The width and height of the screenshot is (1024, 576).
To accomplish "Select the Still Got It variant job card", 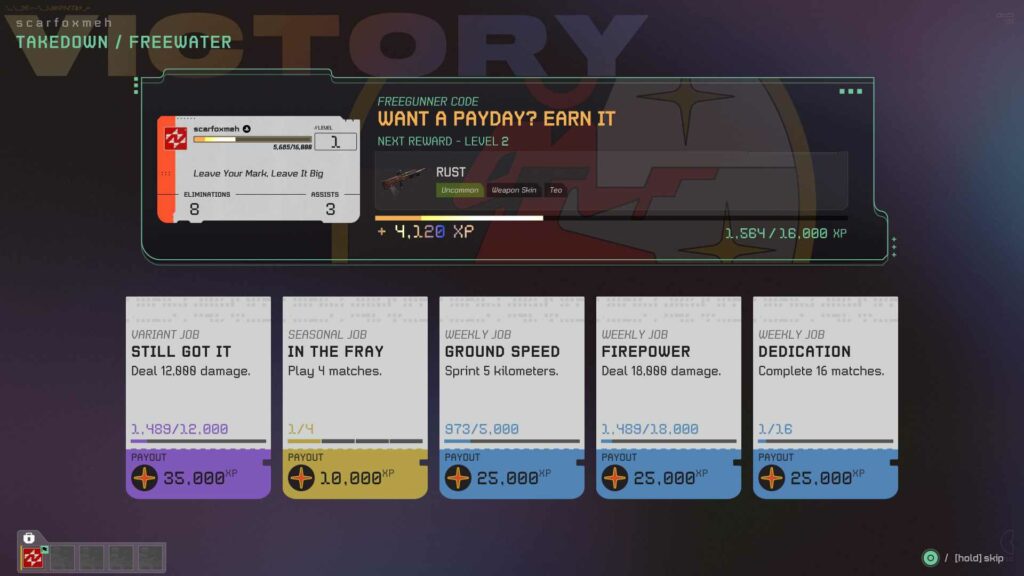I will [x=198, y=397].
